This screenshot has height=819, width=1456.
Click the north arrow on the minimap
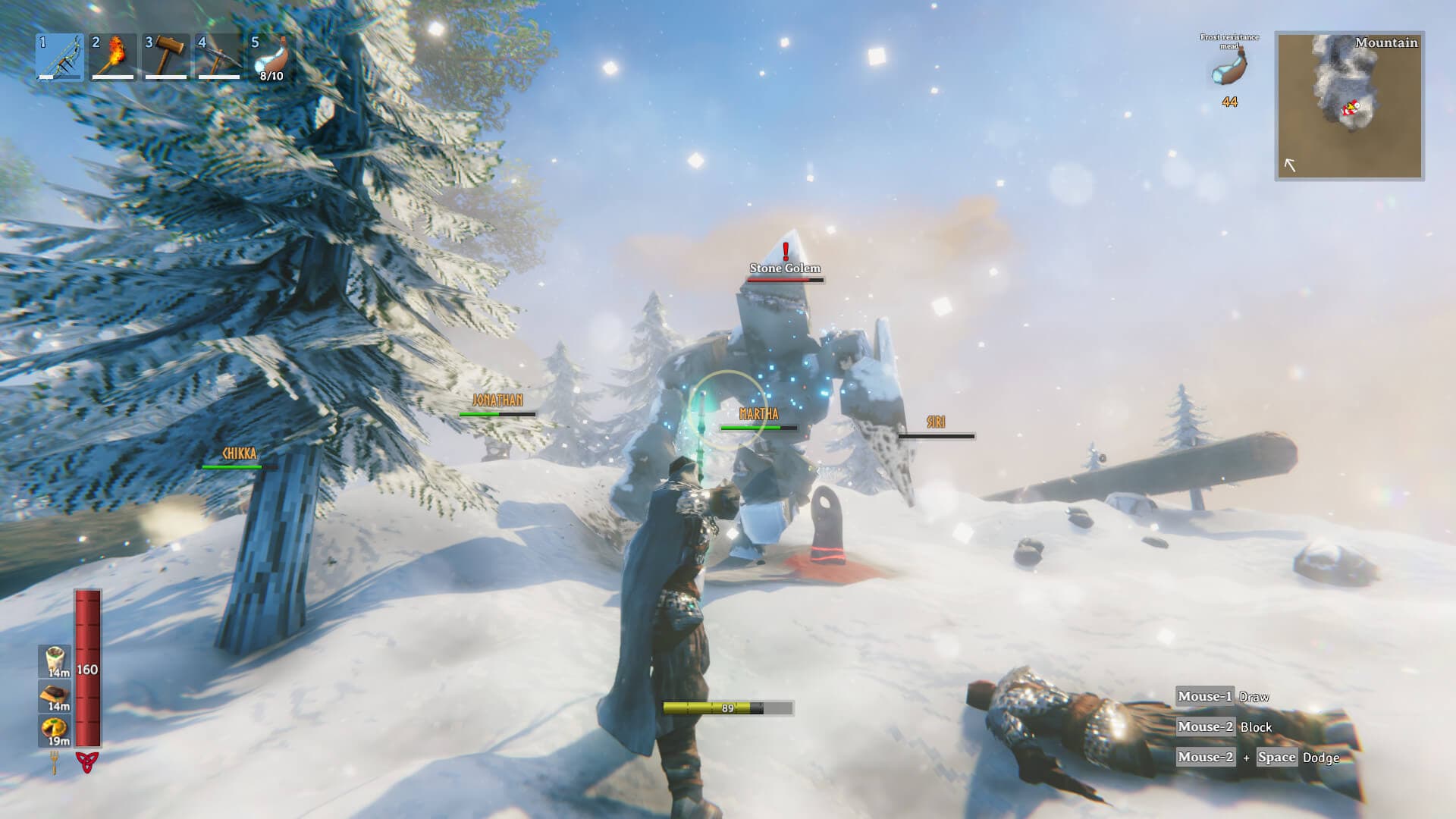click(x=1290, y=164)
